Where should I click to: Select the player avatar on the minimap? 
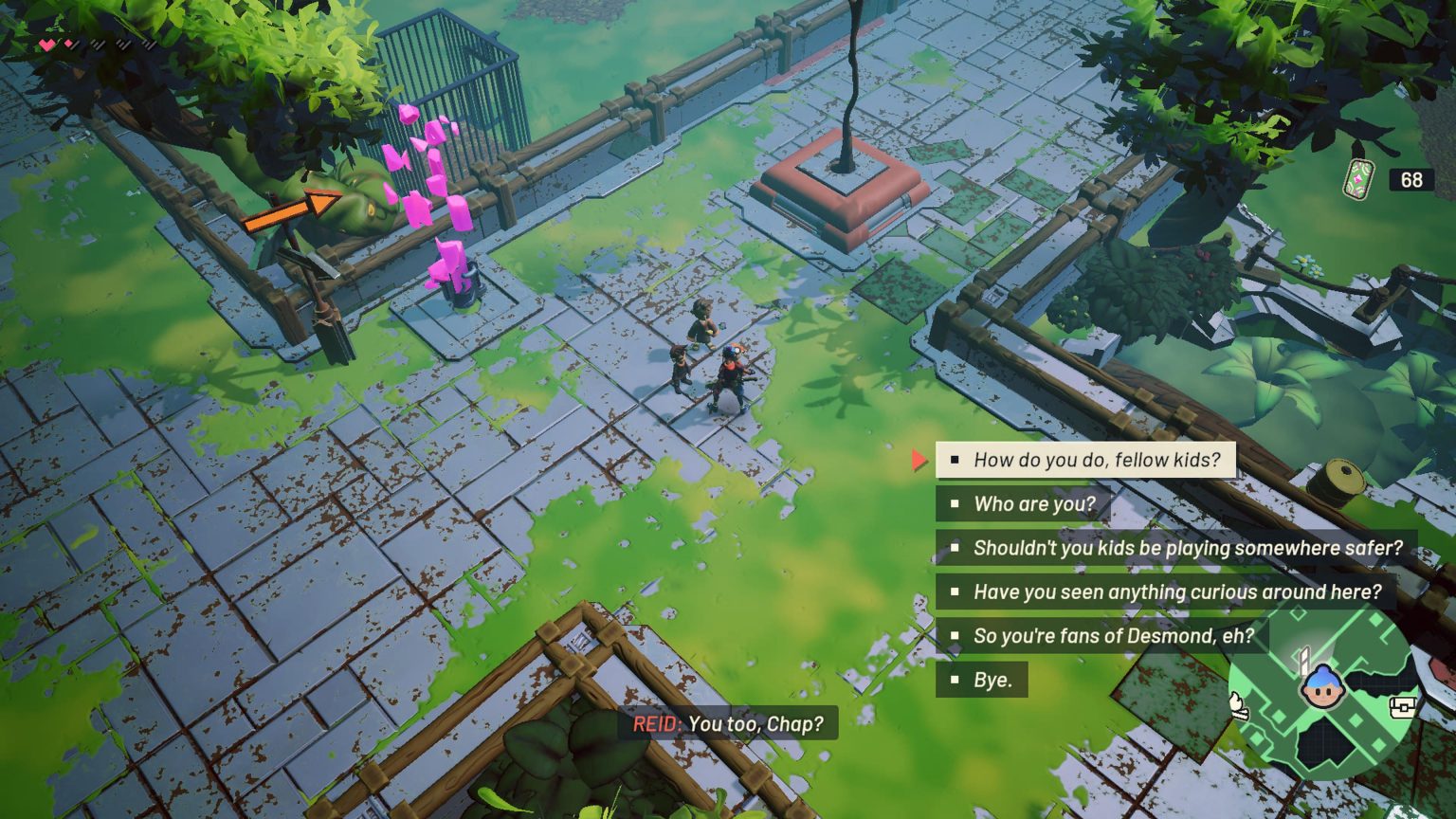1323,686
